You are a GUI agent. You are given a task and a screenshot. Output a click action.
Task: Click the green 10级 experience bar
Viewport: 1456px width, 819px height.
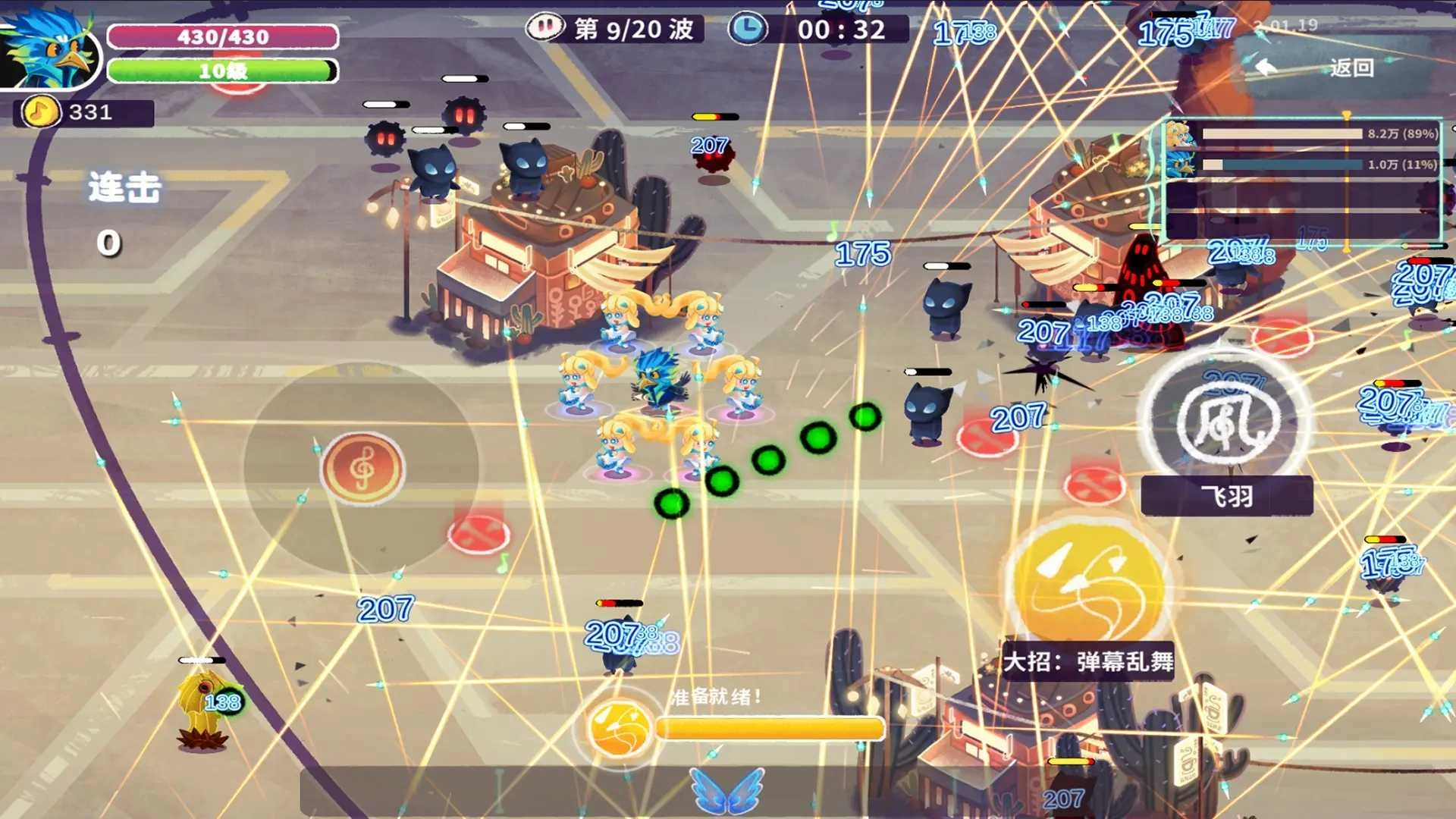pos(222,71)
